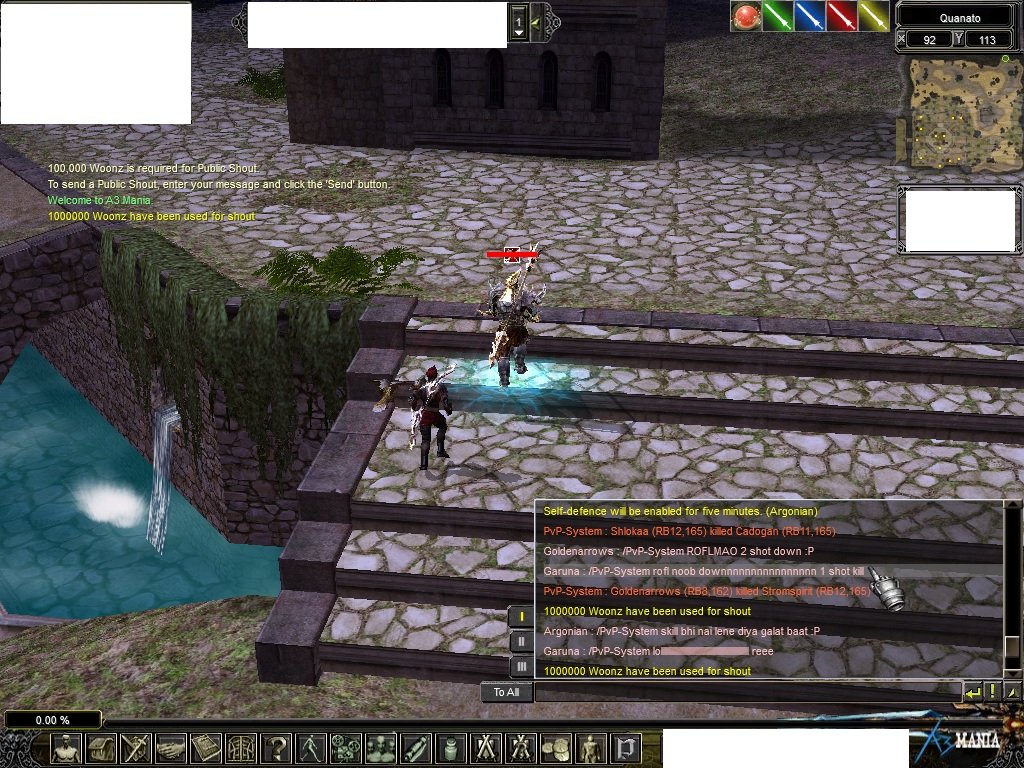The image size is (1024, 768).
Task: Focus the chat message input box
Action: (746, 692)
